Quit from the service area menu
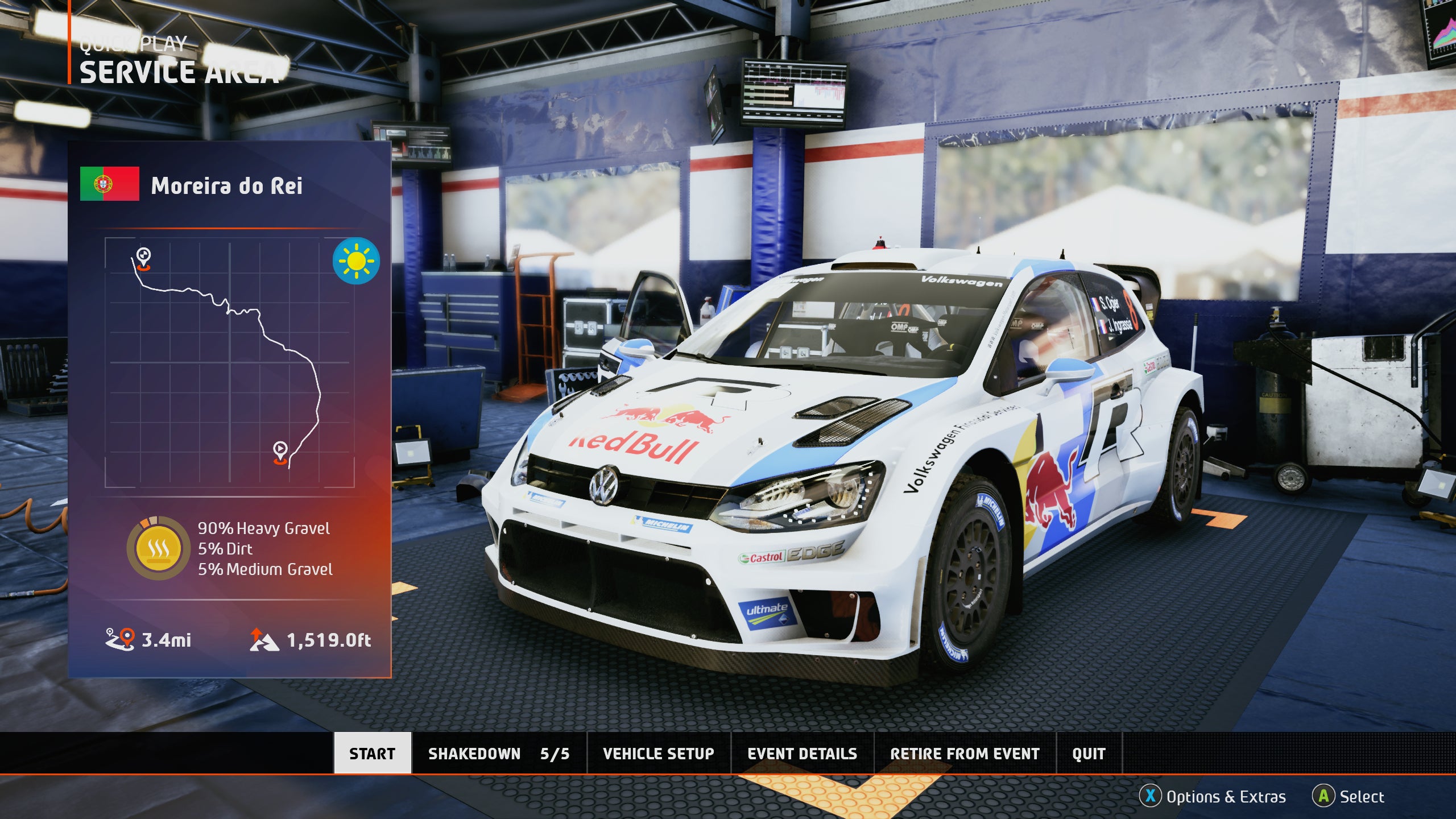The image size is (1456, 819). [x=1089, y=753]
